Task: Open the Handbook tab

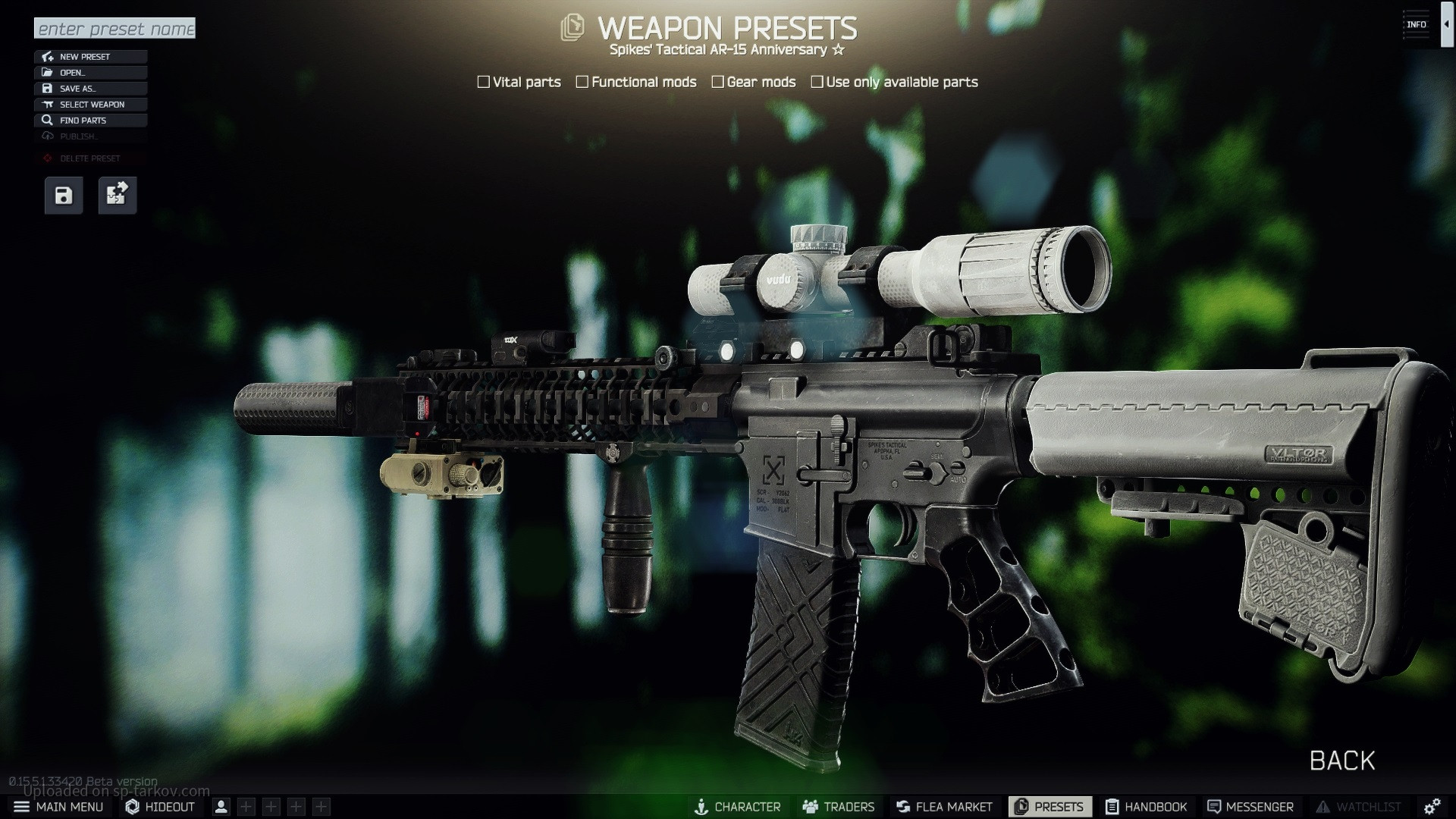Action: point(1146,807)
